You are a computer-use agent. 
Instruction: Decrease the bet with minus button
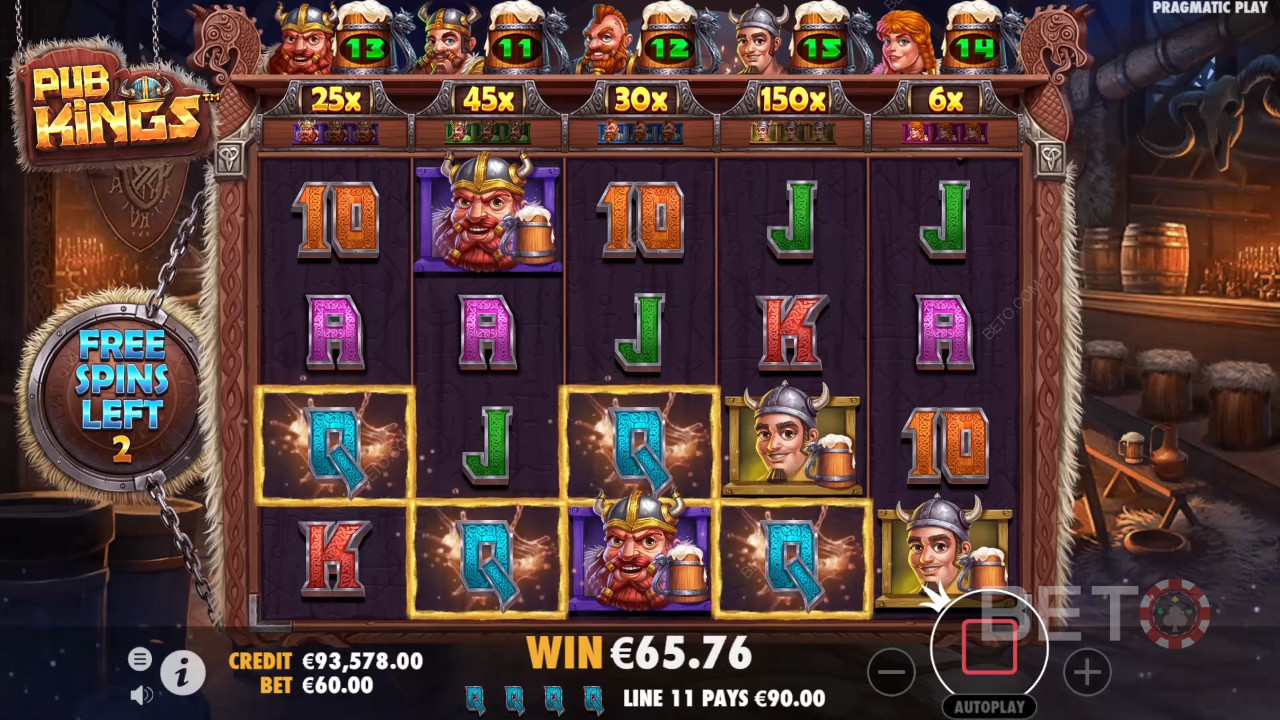tap(891, 672)
